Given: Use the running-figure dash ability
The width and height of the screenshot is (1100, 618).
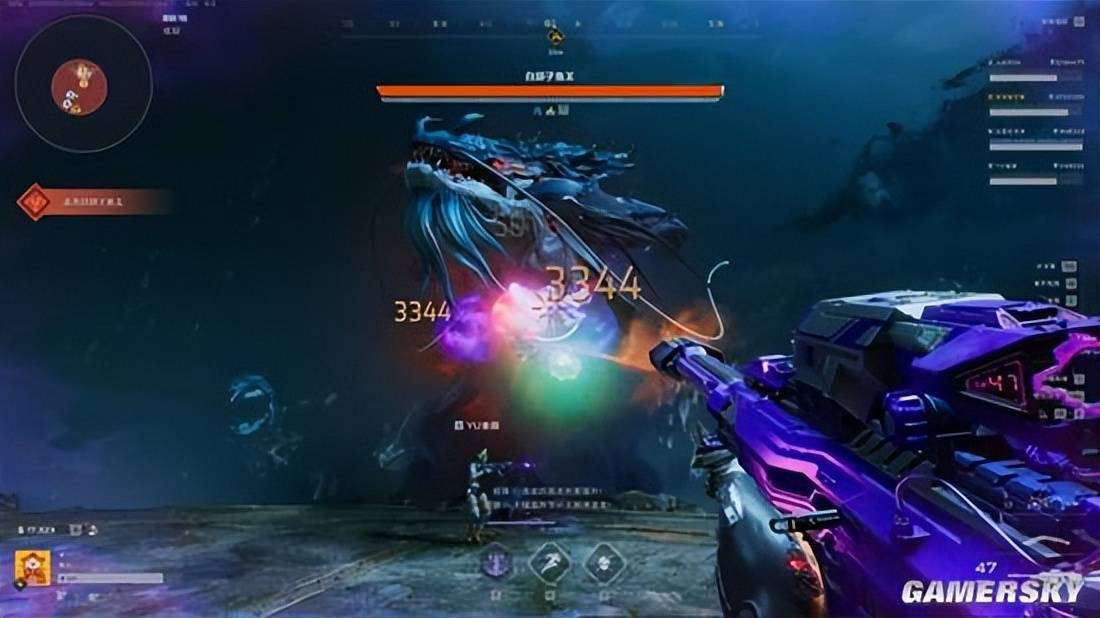Looking at the screenshot, I should [x=550, y=563].
